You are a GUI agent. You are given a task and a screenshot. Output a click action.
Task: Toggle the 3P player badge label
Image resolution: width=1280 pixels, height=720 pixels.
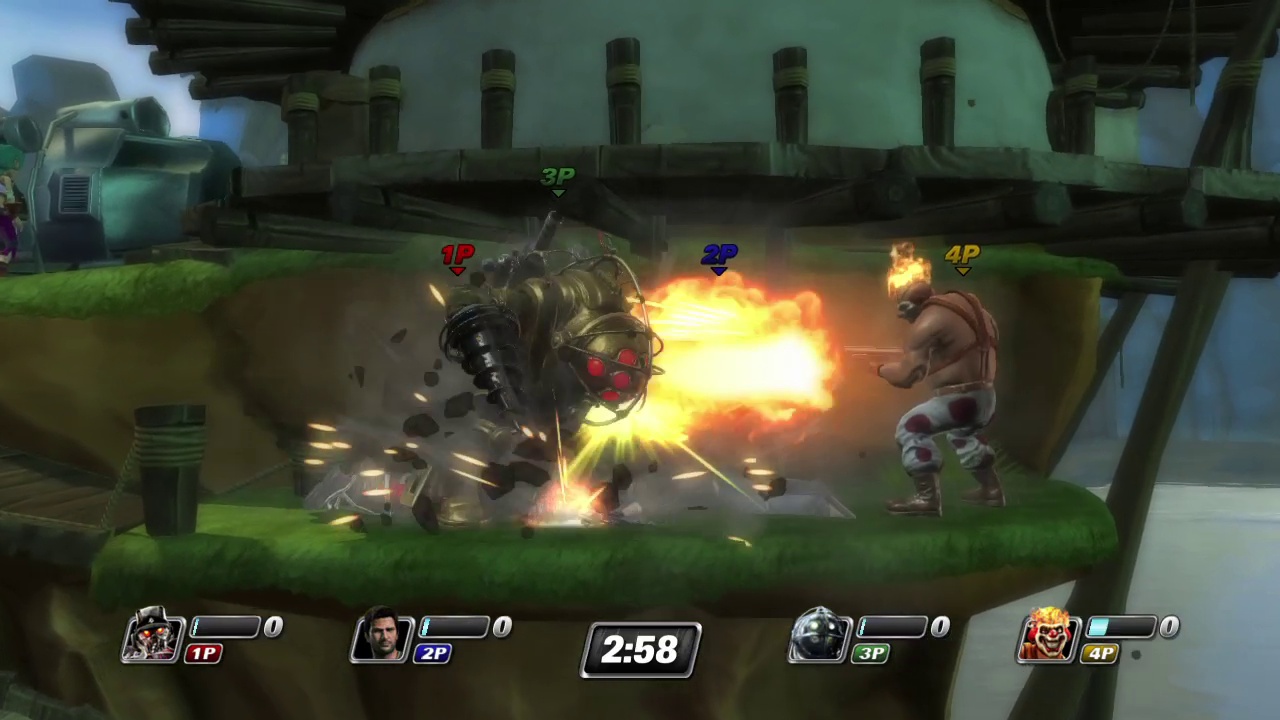[x=869, y=653]
